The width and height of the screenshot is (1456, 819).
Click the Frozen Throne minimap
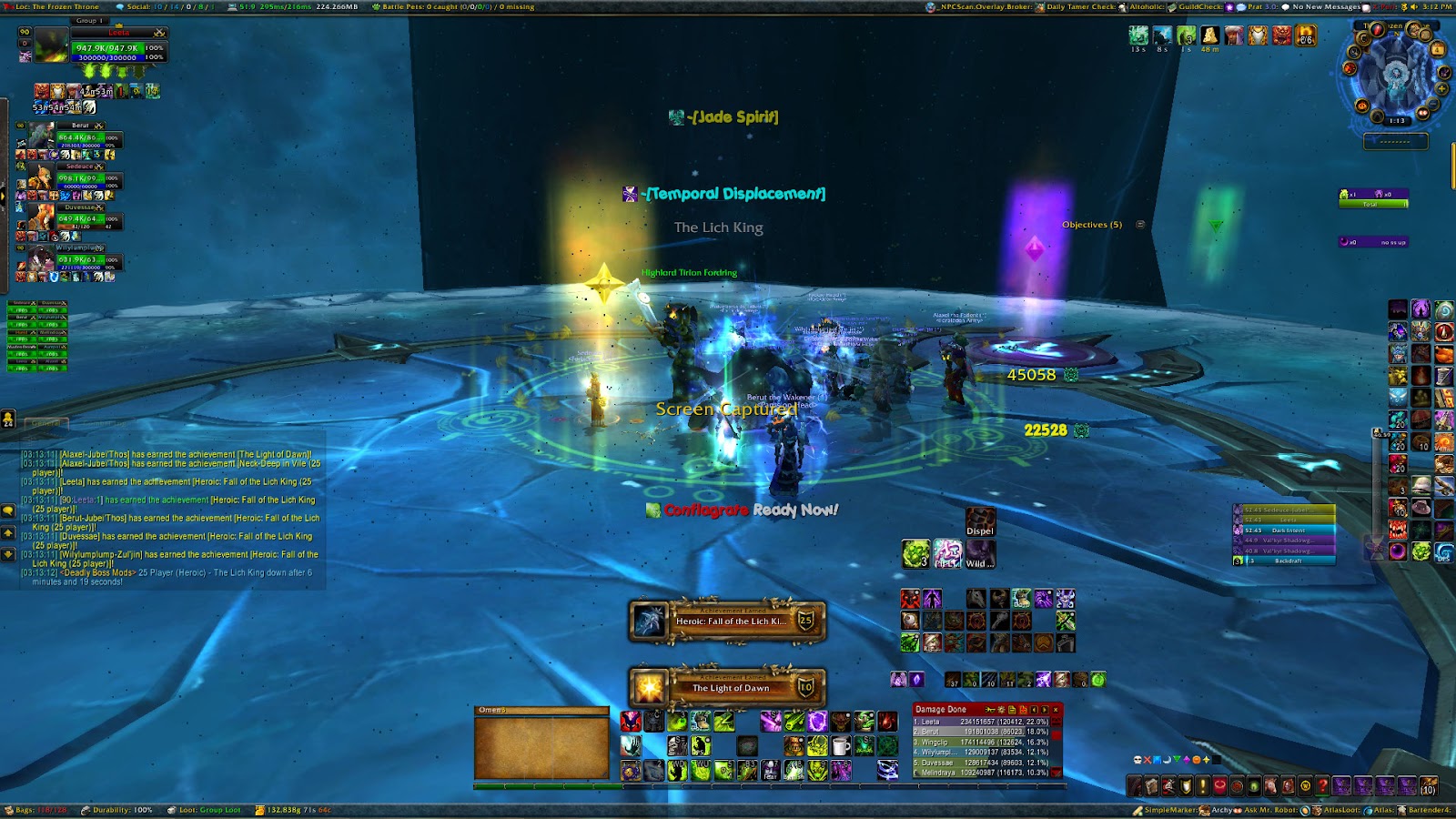point(1396,76)
